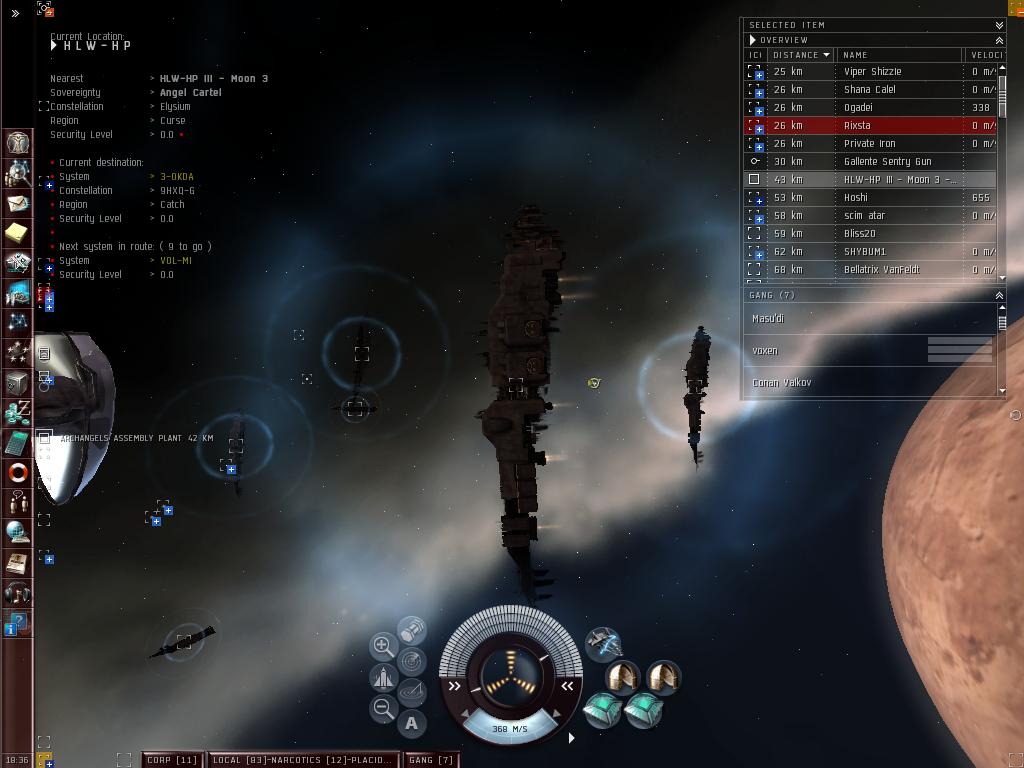
Task: Select Rixsta in the overview list
Action: point(870,126)
